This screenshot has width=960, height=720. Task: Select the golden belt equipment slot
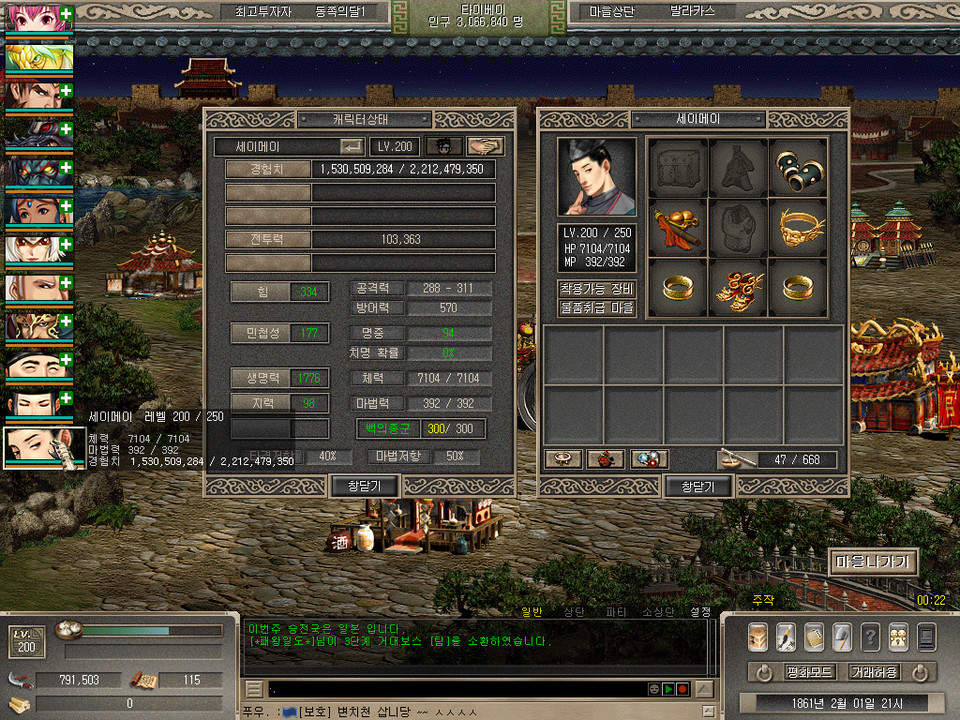coord(798,228)
